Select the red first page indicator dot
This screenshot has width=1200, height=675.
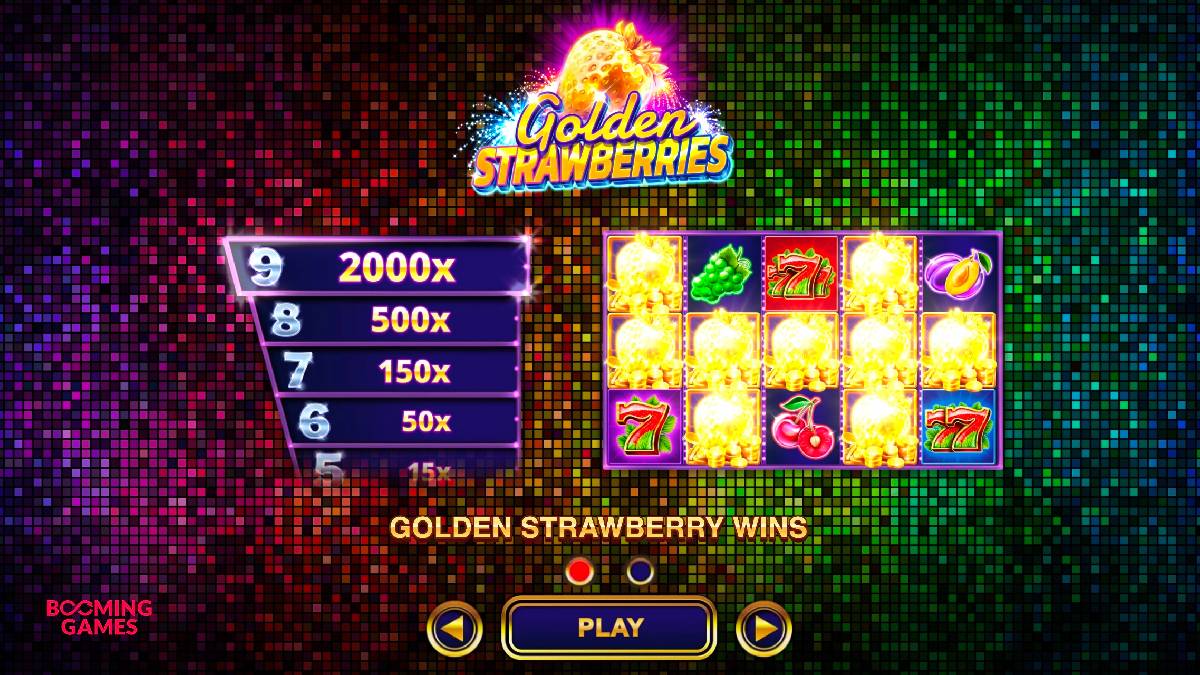click(x=580, y=571)
